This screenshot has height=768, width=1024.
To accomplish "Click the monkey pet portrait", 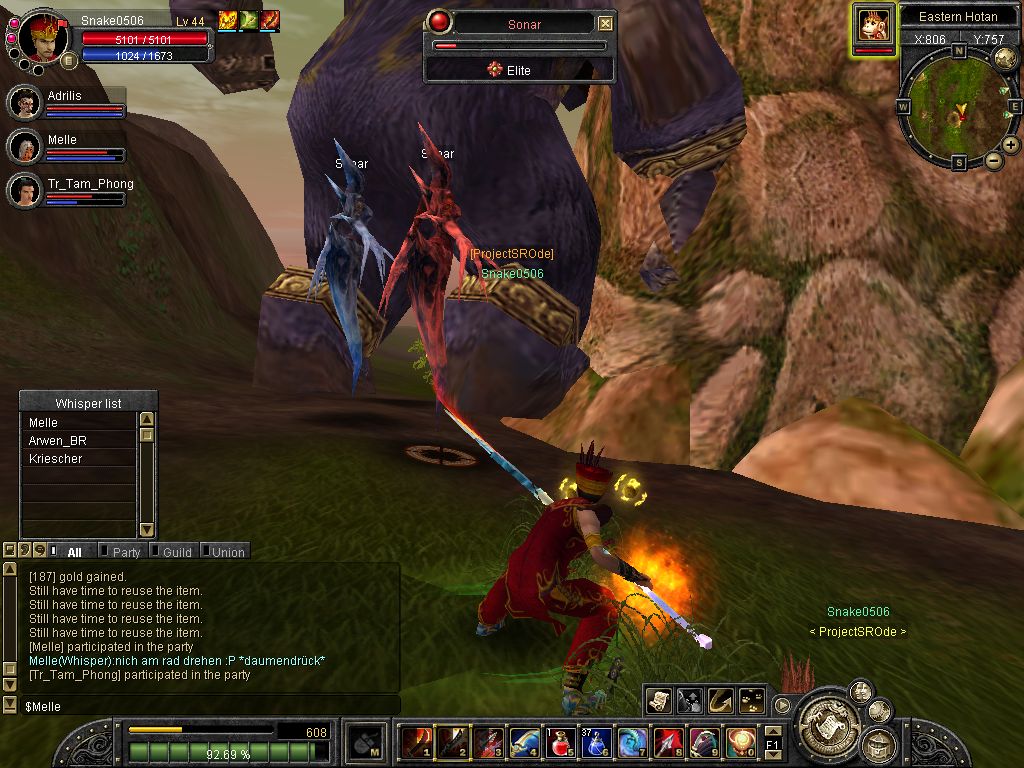I will coord(873,25).
